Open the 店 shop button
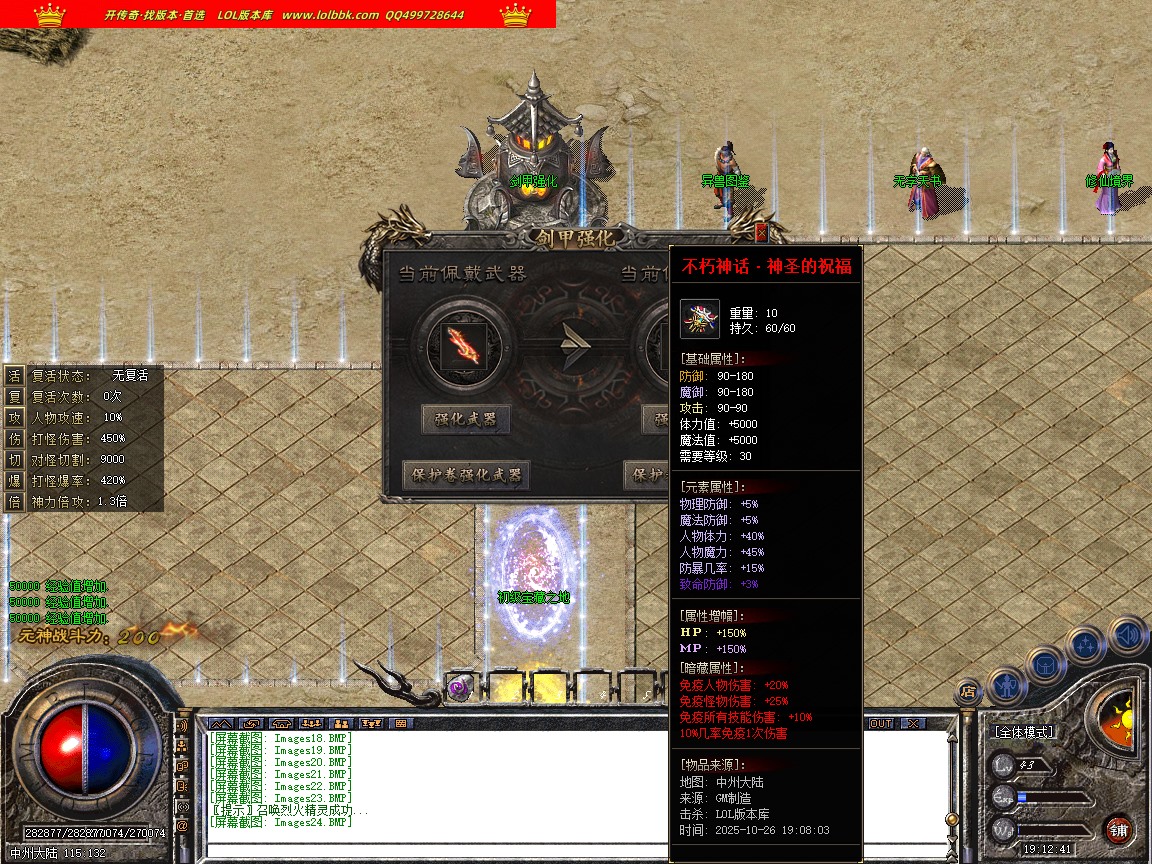The image size is (1152, 864). pyautogui.click(x=967, y=690)
